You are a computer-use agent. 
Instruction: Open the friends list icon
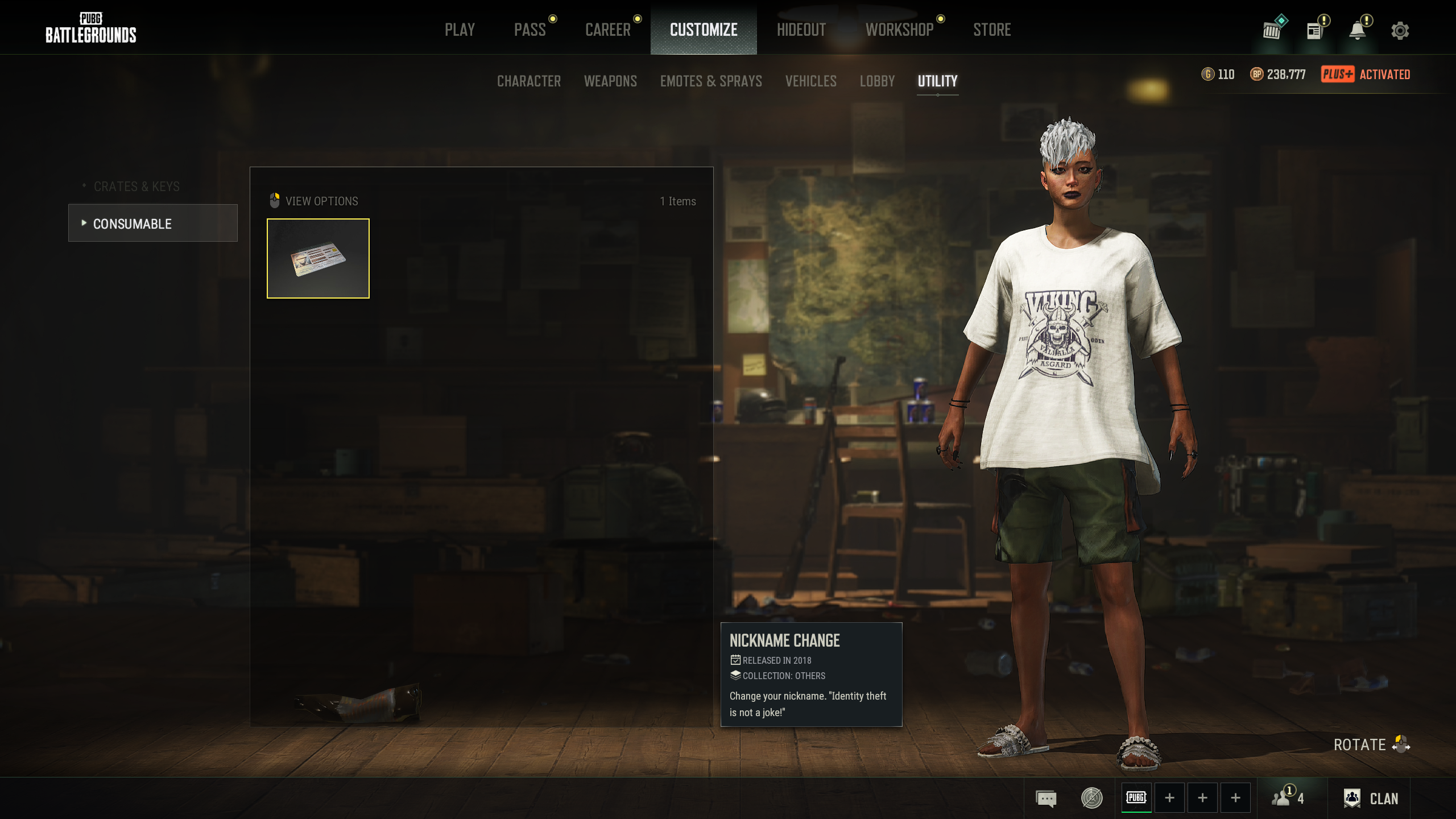point(1288,799)
